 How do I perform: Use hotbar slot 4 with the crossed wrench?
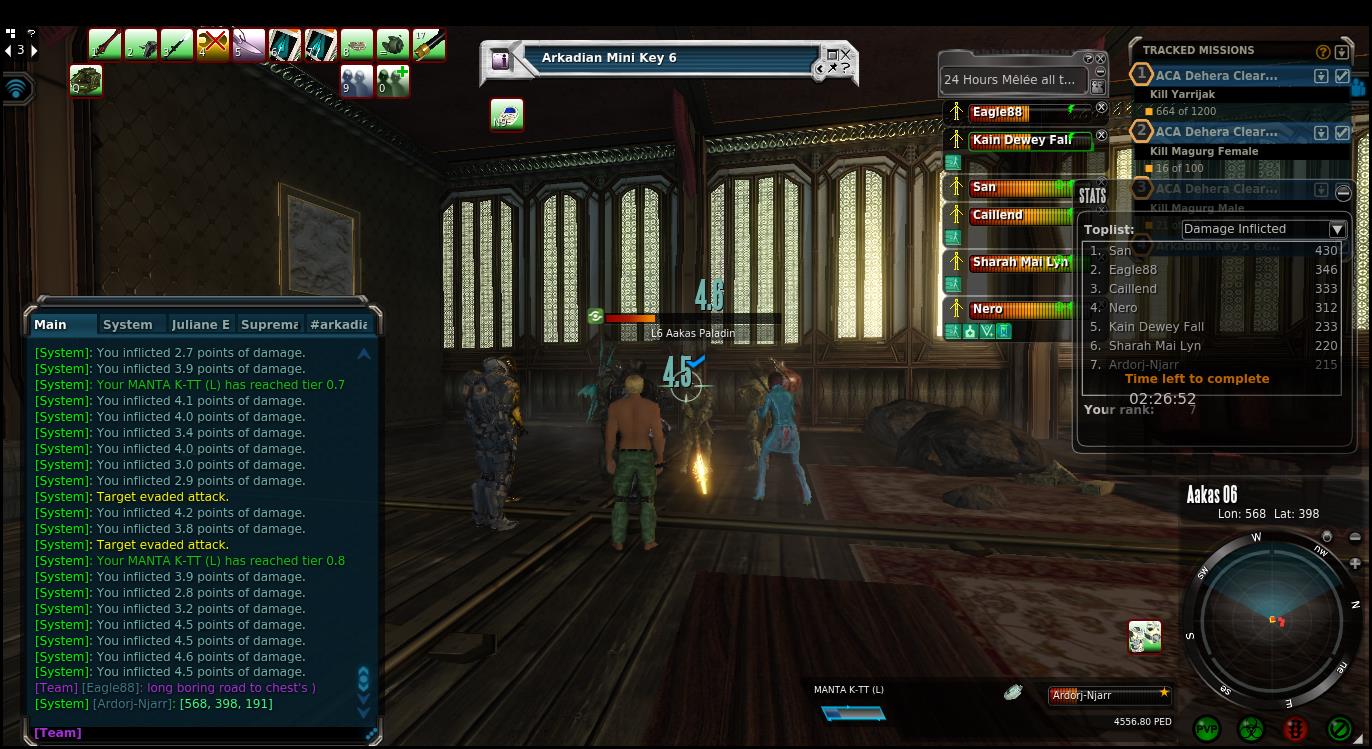[213, 45]
